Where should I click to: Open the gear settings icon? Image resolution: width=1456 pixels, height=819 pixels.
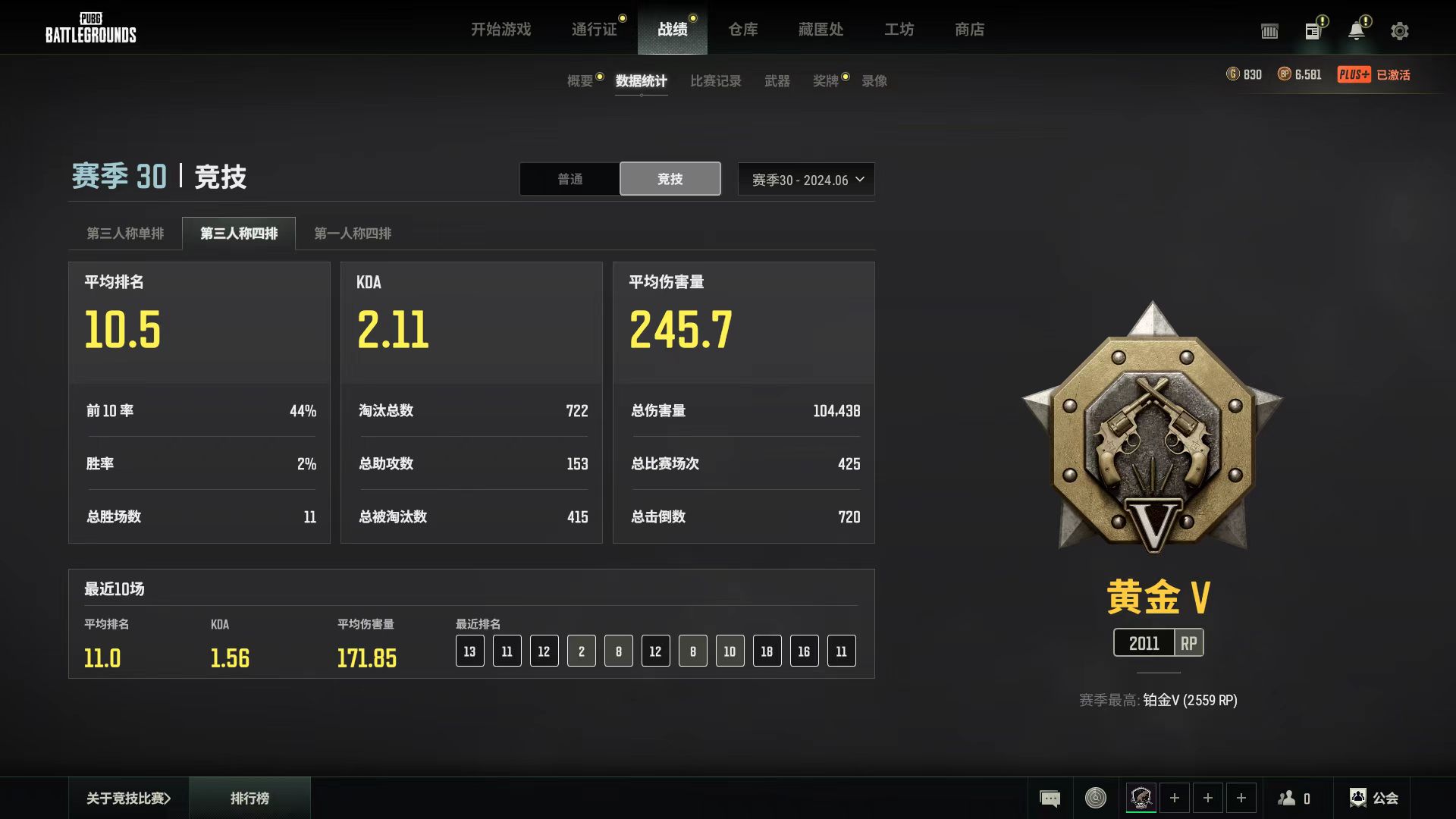coord(1399,31)
